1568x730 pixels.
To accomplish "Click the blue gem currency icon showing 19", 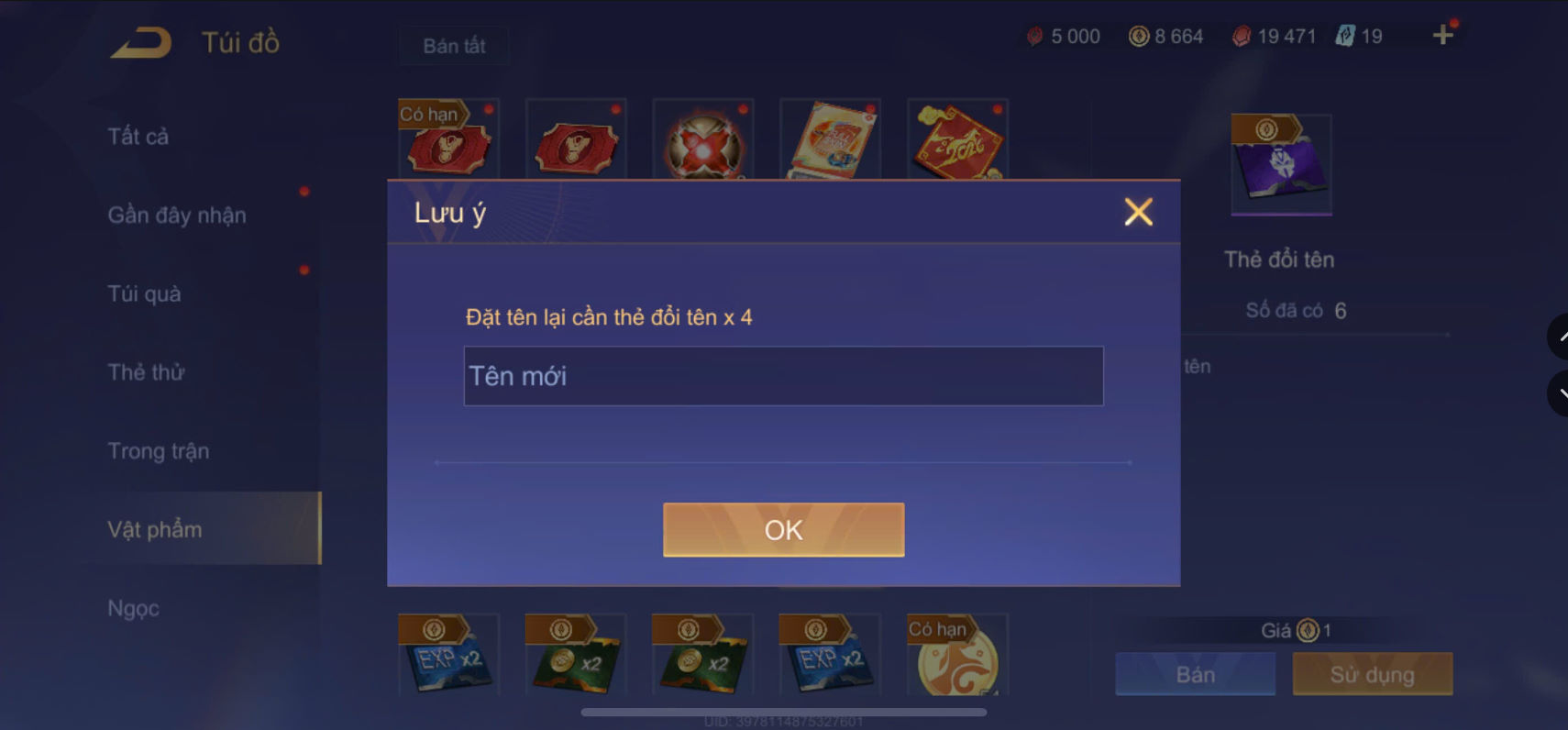I will [1341, 35].
